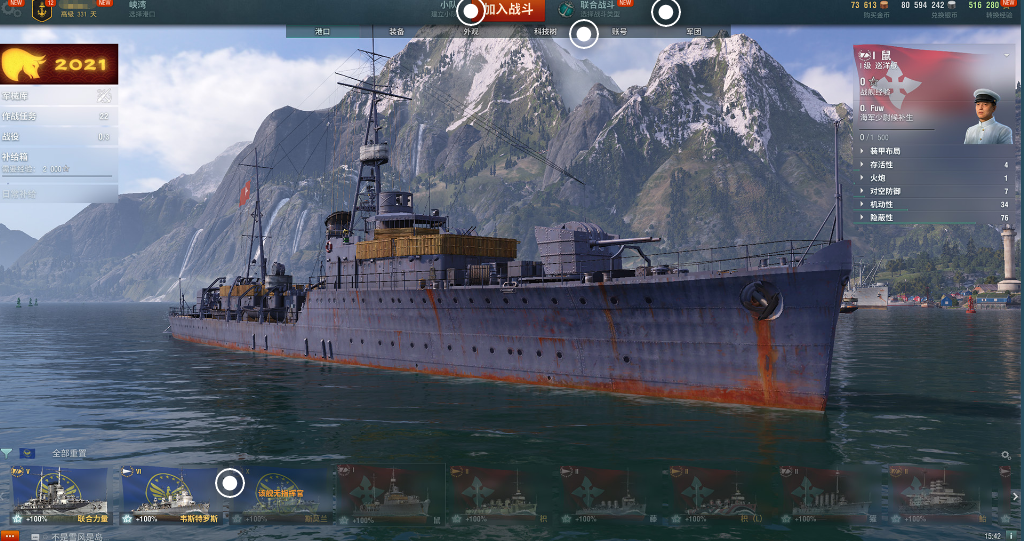1024x541 pixels.
Task: Switch to the 装备 equipment tab
Action: coord(397,32)
